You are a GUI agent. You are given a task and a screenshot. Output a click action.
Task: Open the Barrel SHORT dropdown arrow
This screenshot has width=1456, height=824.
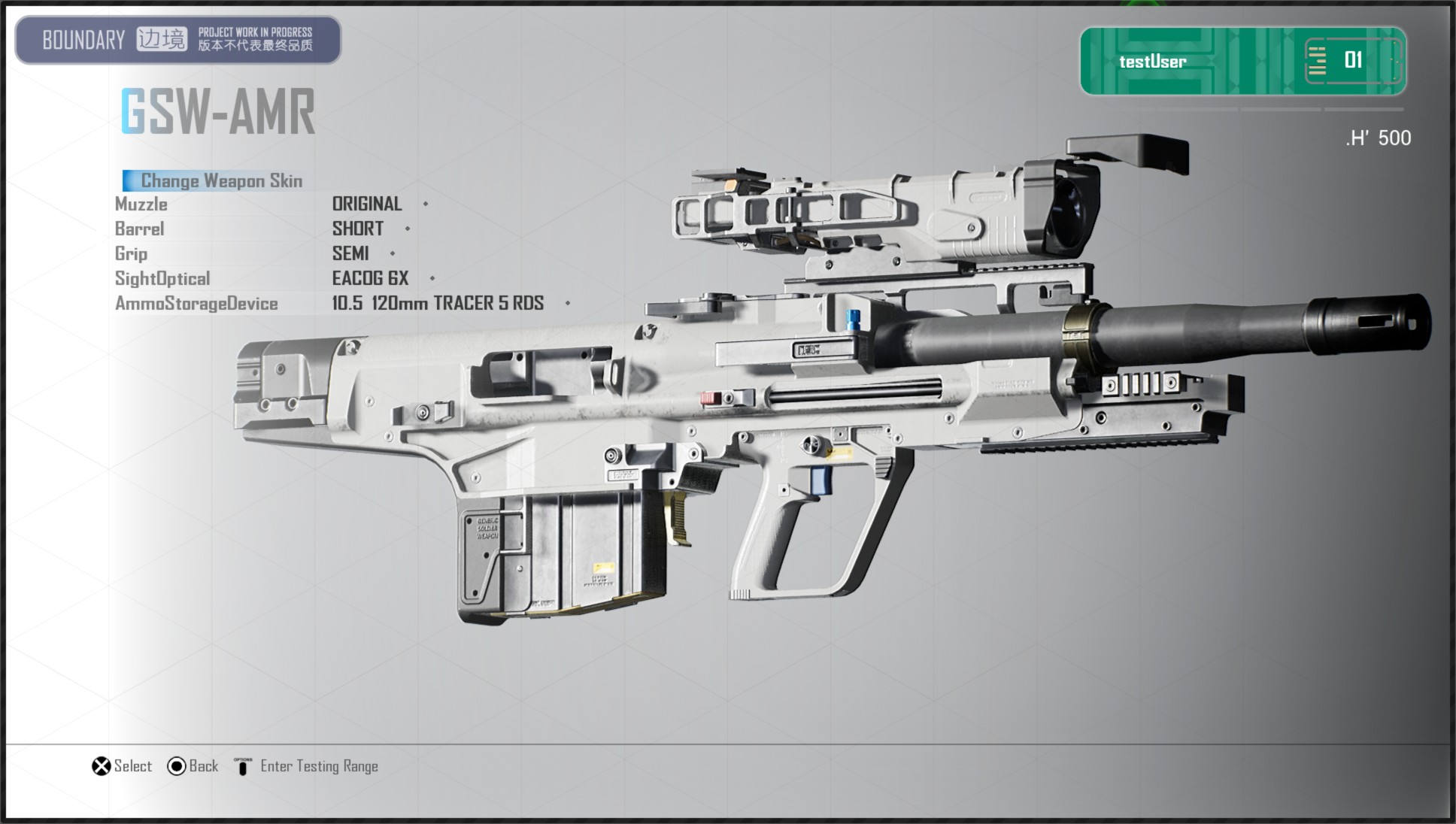click(x=406, y=229)
